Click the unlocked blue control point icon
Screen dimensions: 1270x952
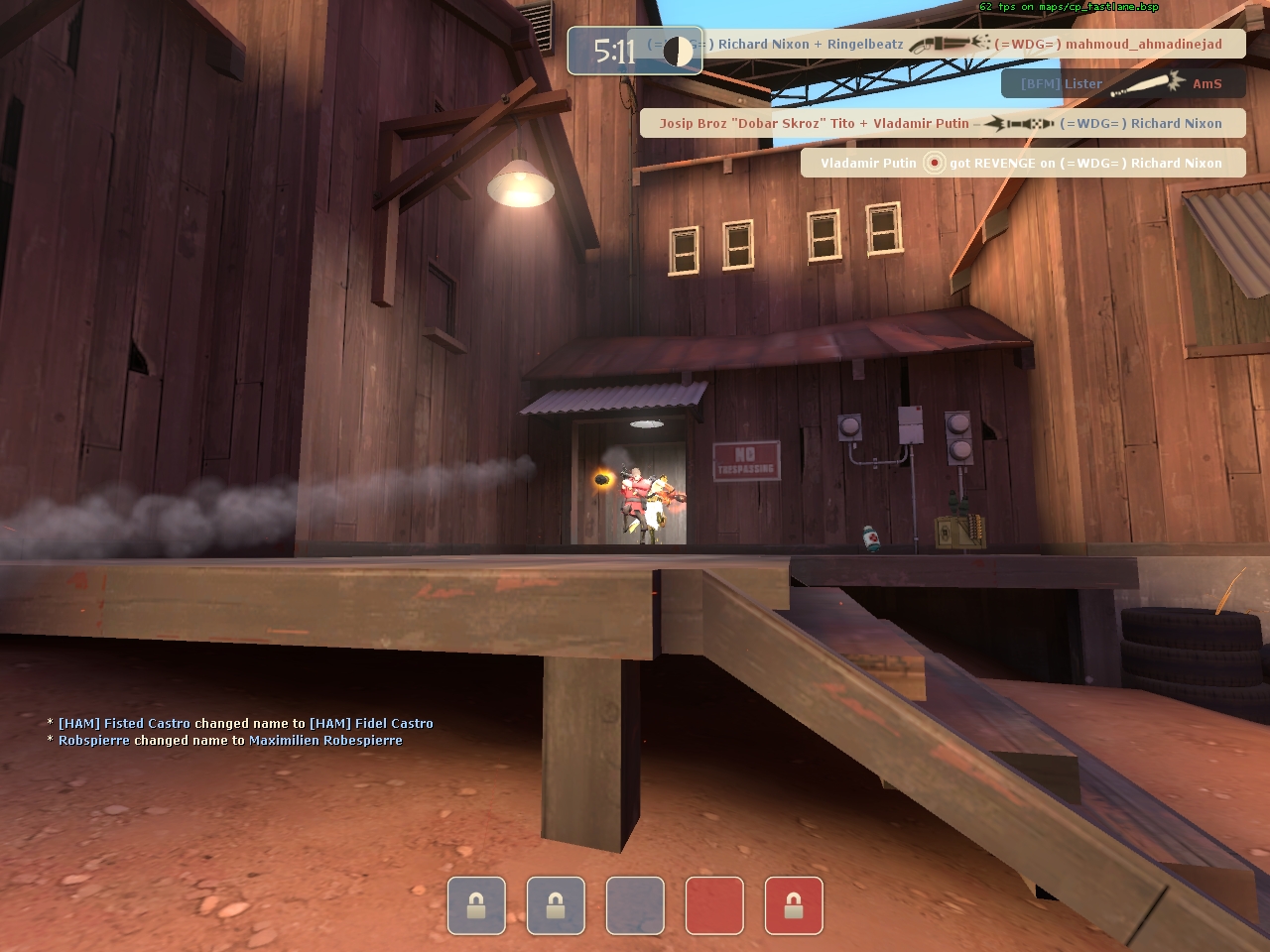tap(635, 905)
